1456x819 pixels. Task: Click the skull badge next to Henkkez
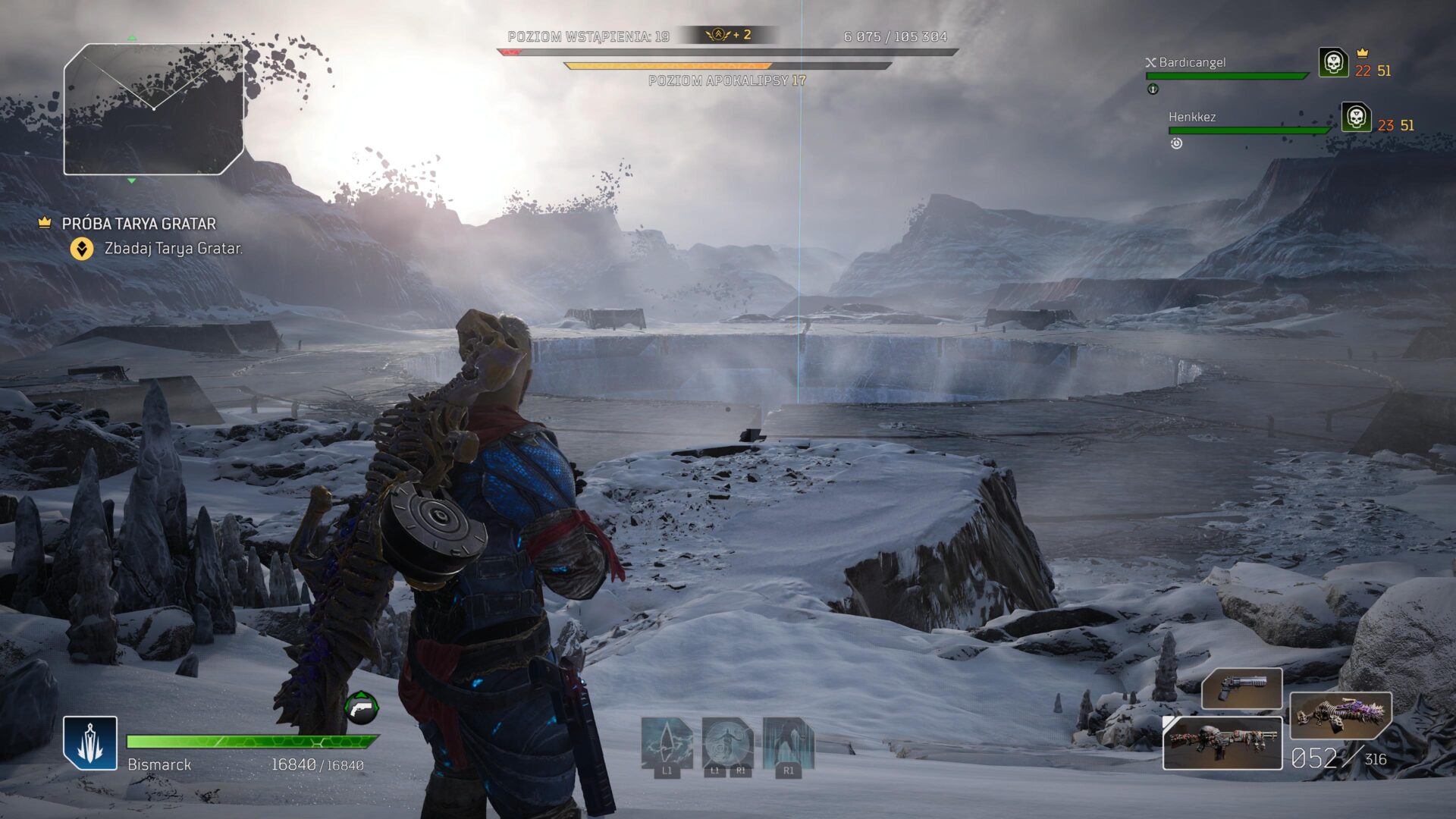pyautogui.click(x=1356, y=118)
